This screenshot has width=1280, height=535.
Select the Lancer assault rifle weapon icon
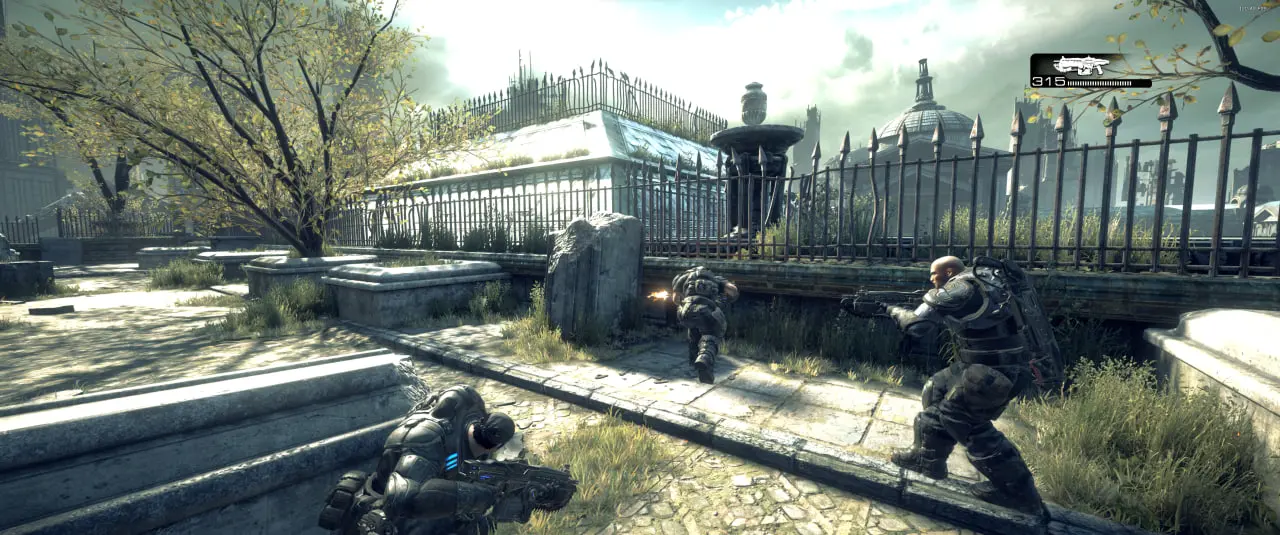tap(1081, 65)
